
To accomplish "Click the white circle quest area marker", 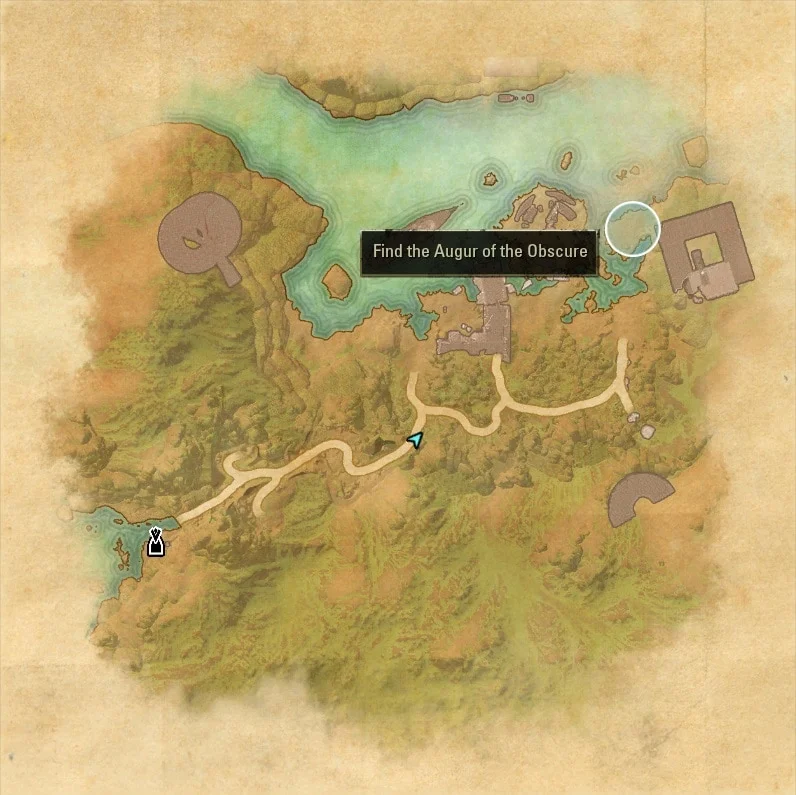I will coord(633,228).
